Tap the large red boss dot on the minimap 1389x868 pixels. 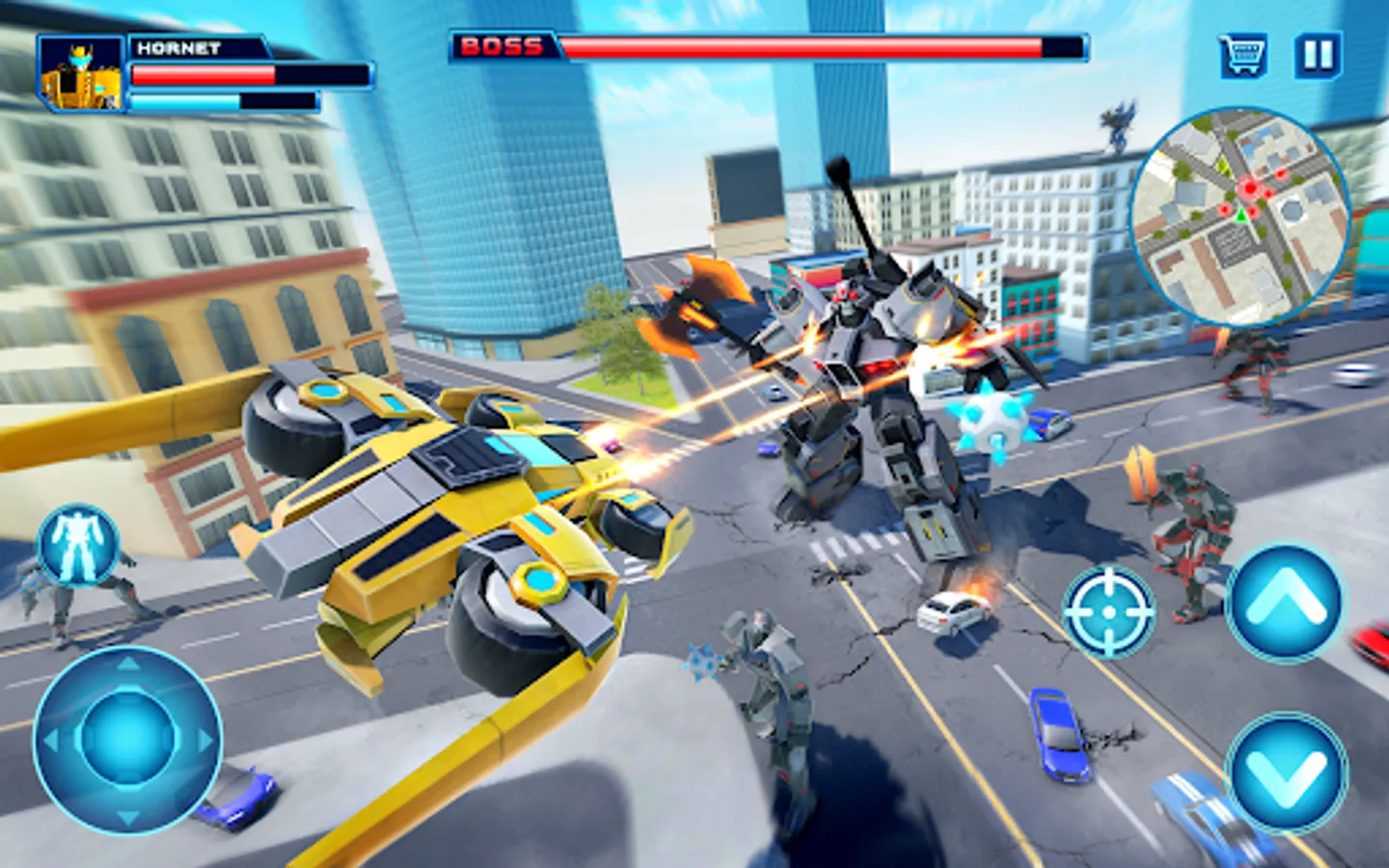(1249, 187)
